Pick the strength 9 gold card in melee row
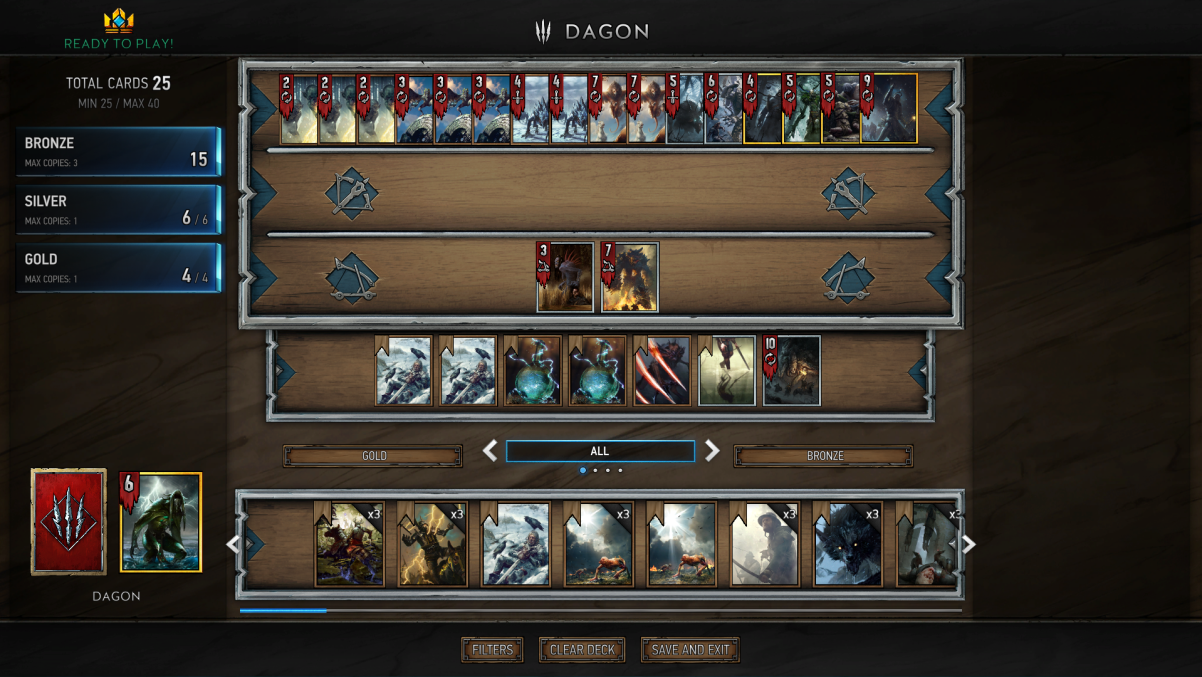Viewport: 1202px width, 677px height. pyautogui.click(x=888, y=108)
